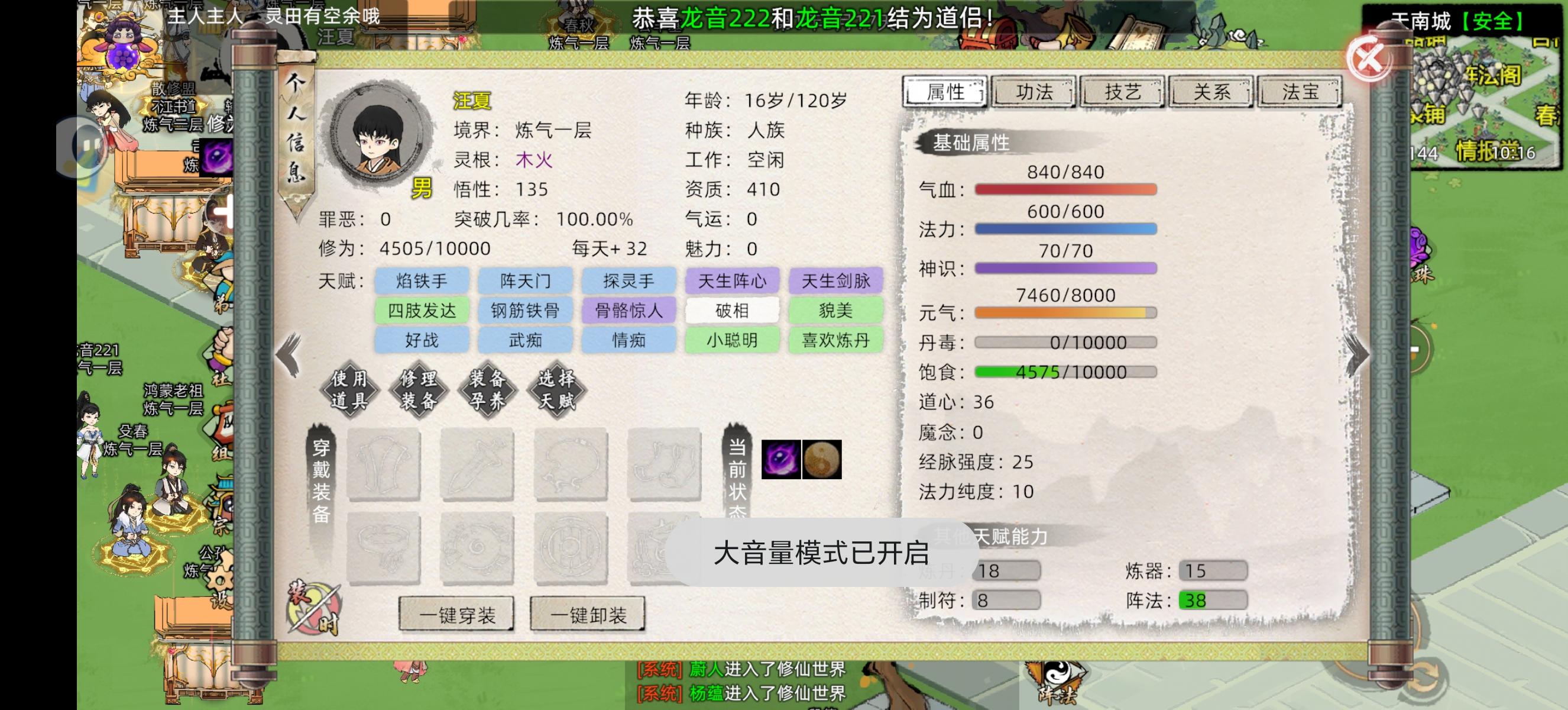Activate the 天生剑脉 talent
This screenshot has height=710, width=1568.
tap(836, 280)
